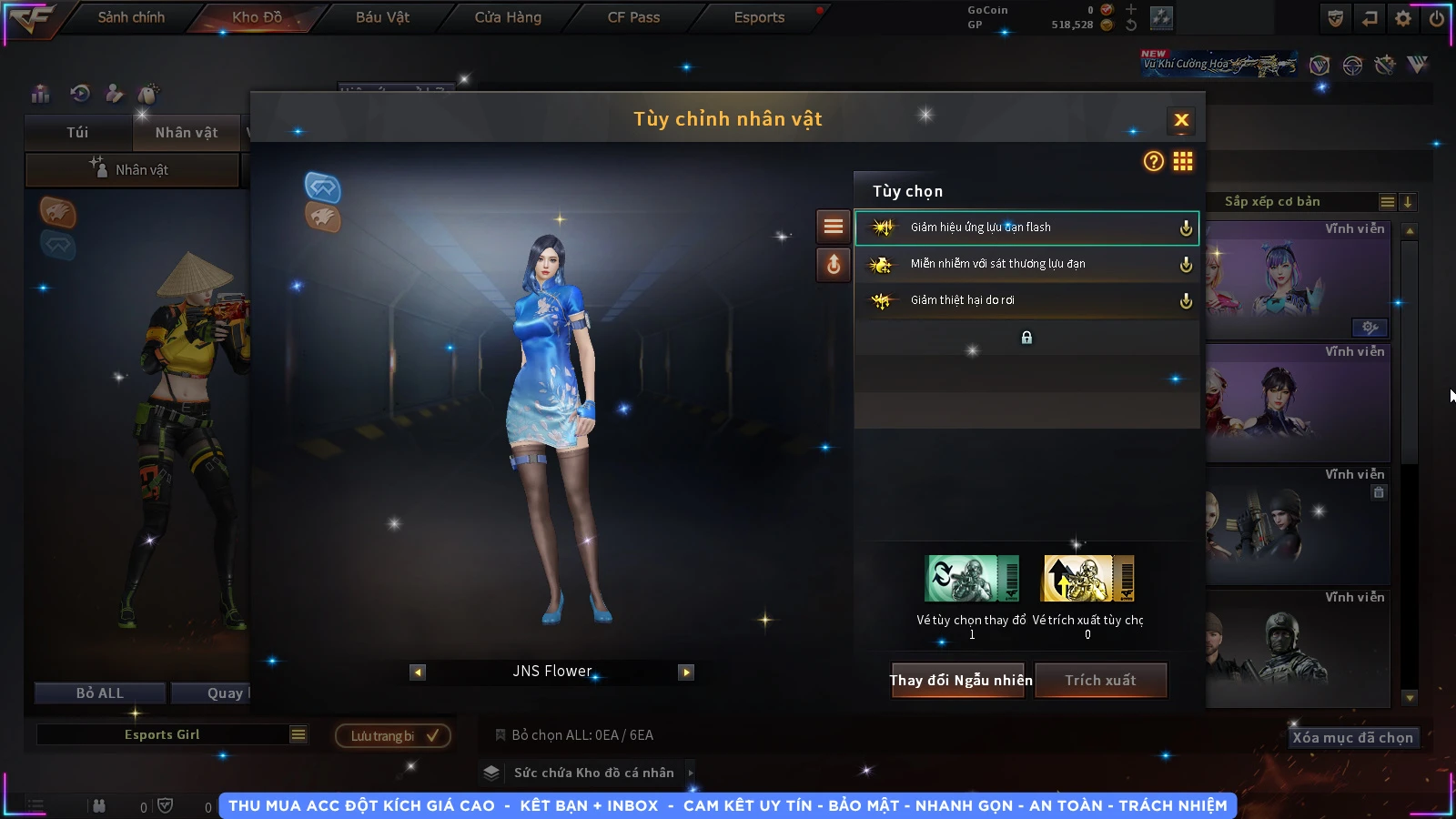Screen dimensions: 1456x819
Task: Open the help question mark icon
Action: pyautogui.click(x=1153, y=162)
